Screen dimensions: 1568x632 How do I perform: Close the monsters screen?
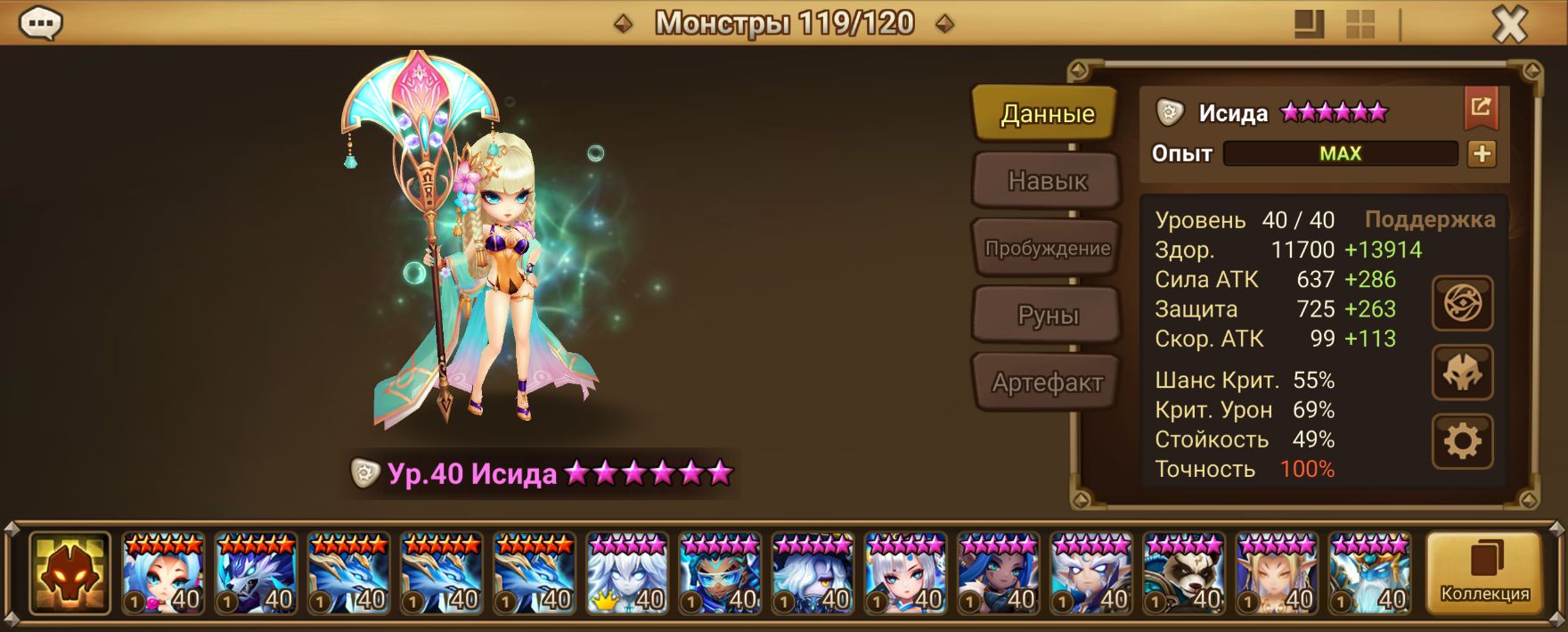coord(1509,25)
